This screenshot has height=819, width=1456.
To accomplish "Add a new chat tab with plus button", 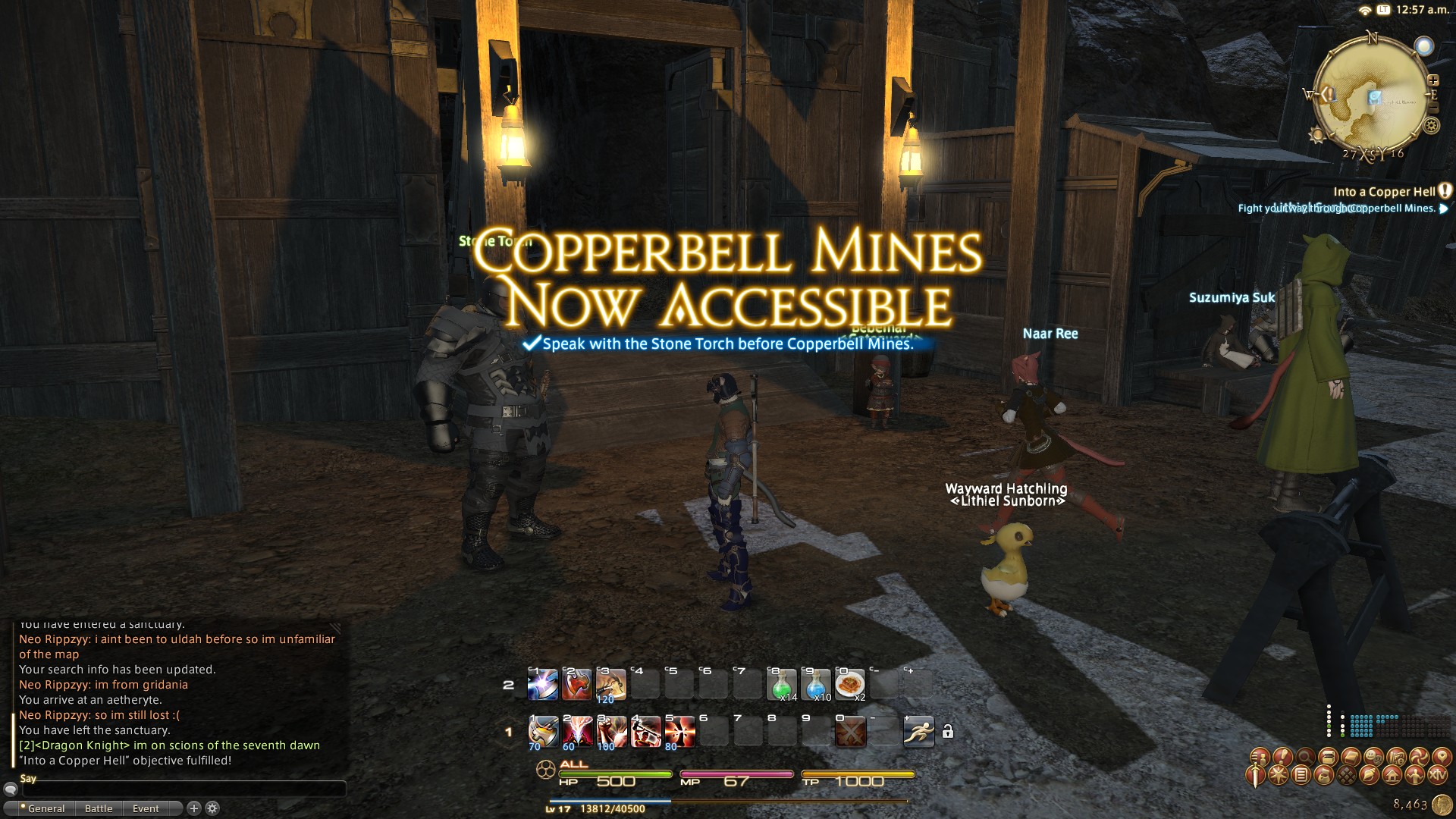I will click(193, 808).
